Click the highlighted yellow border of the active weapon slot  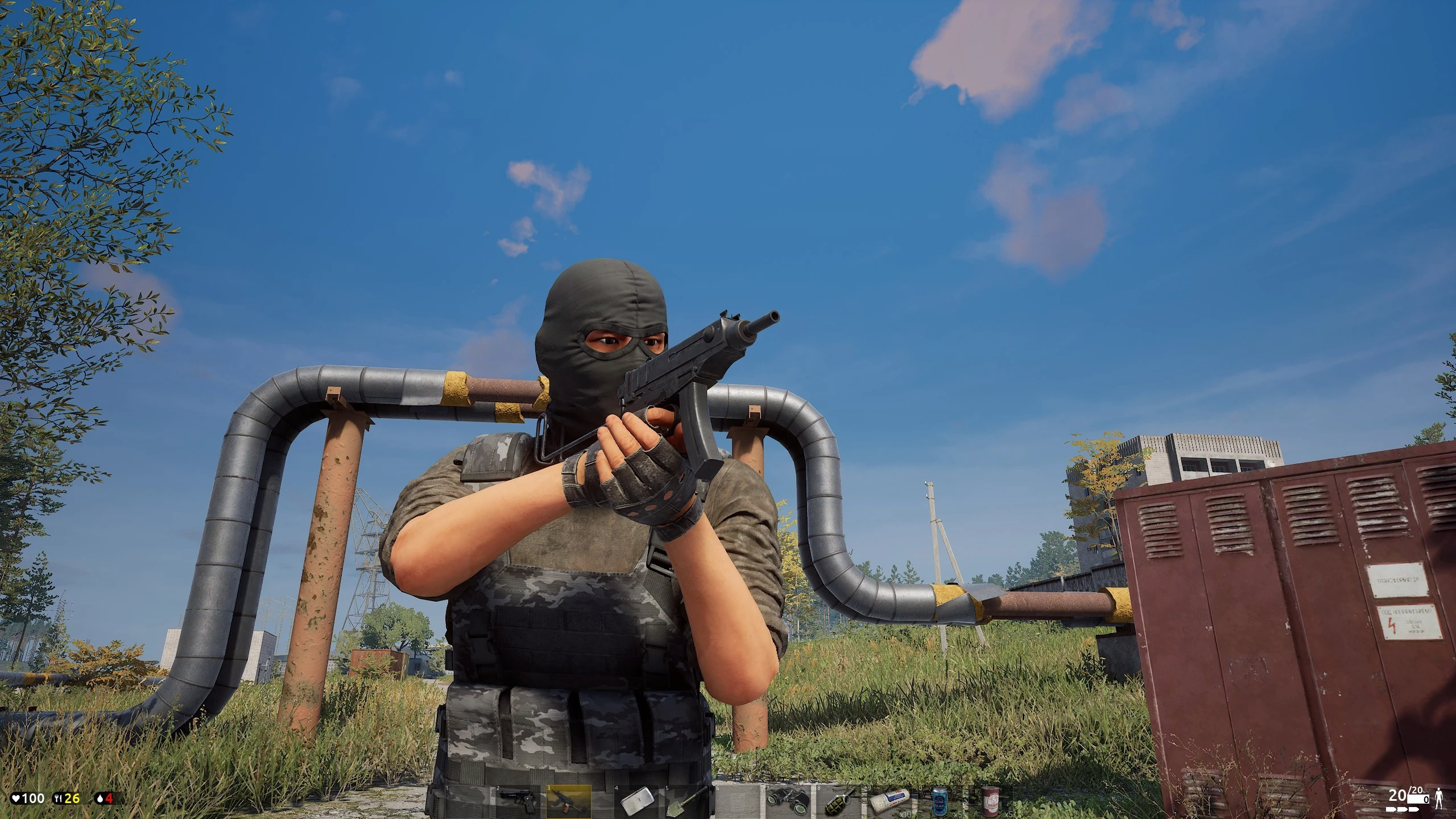568,785
